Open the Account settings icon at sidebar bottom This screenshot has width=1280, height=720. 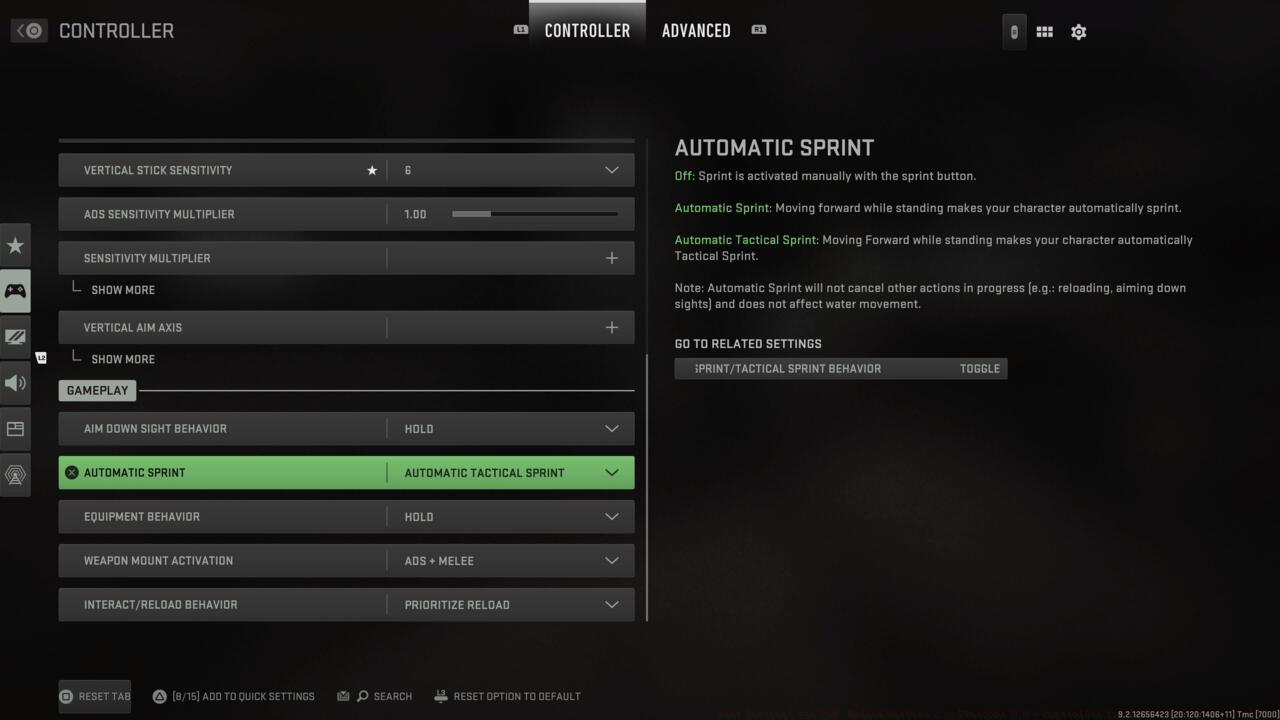[x=15, y=474]
